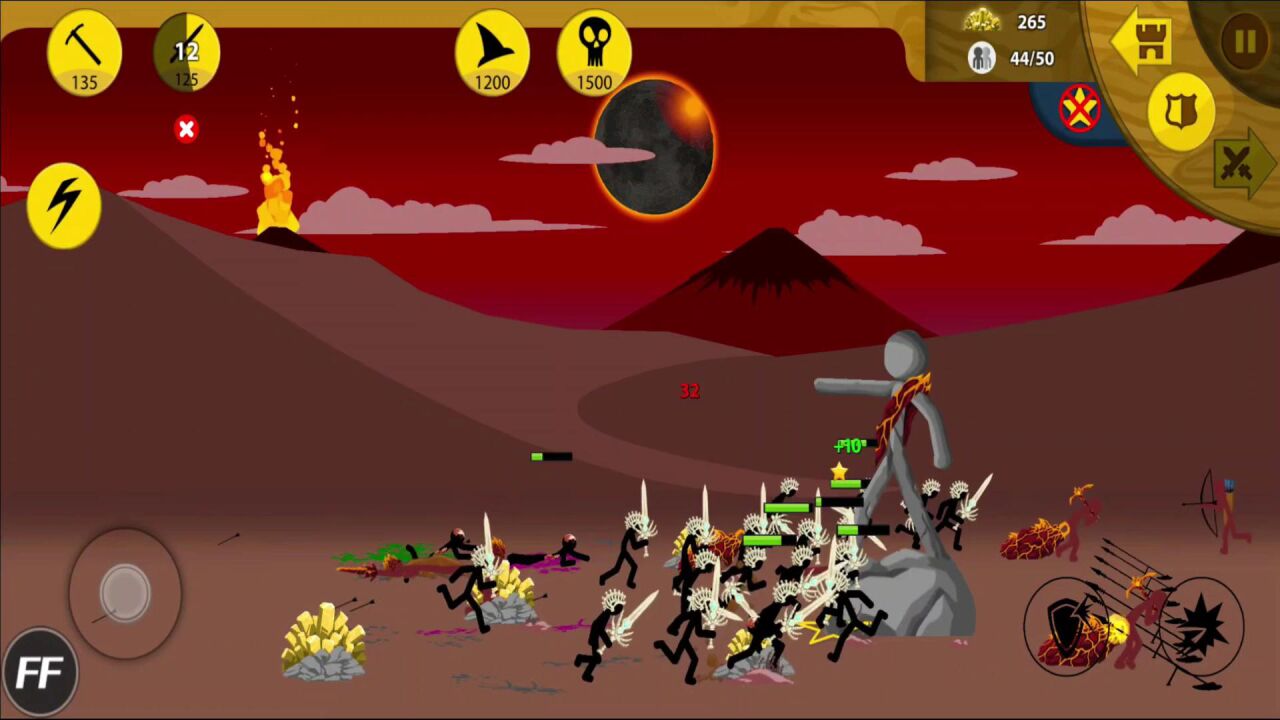Command army to attack with crossed swords
The height and width of the screenshot is (720, 1280).
pos(1240,165)
